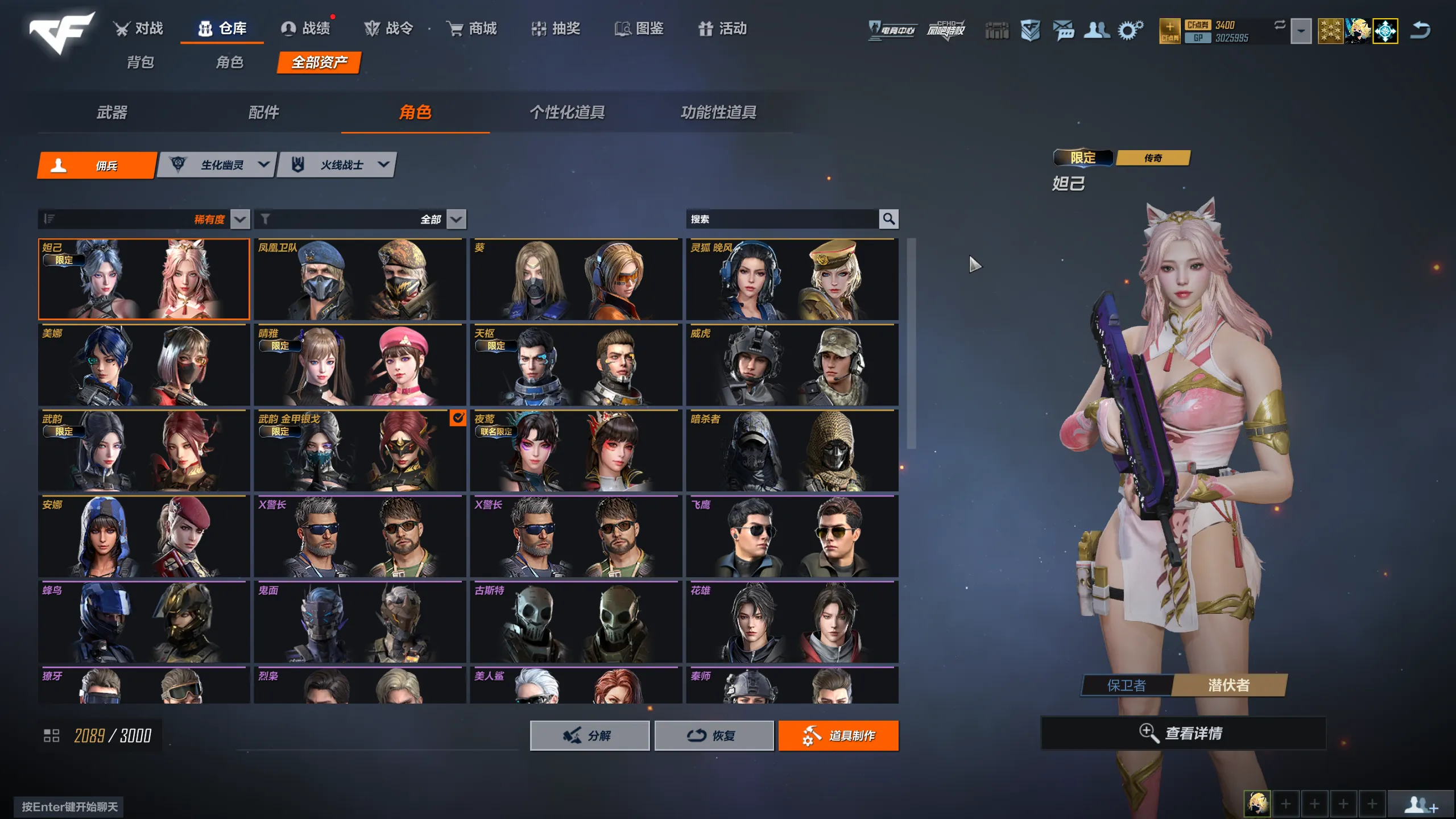Switch to the 武器 weapons tab

pyautogui.click(x=111, y=113)
